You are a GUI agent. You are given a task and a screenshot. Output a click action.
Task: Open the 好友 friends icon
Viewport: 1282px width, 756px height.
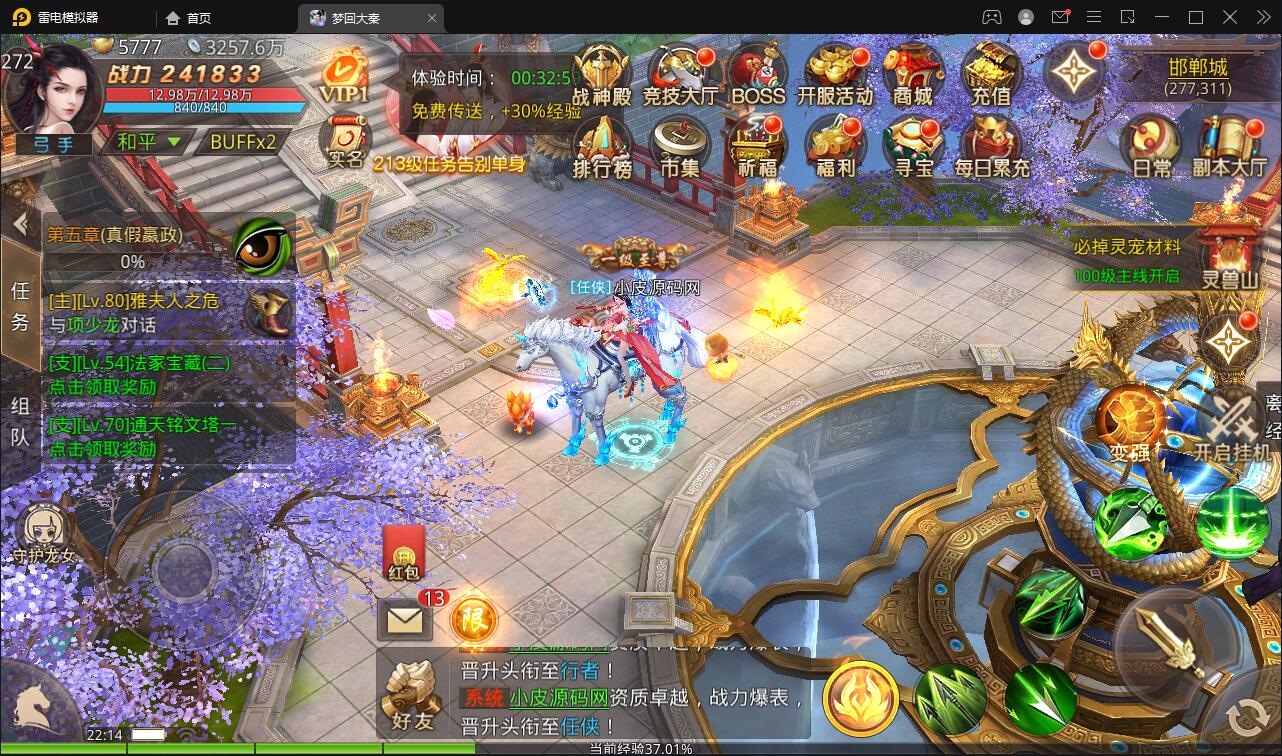(411, 690)
